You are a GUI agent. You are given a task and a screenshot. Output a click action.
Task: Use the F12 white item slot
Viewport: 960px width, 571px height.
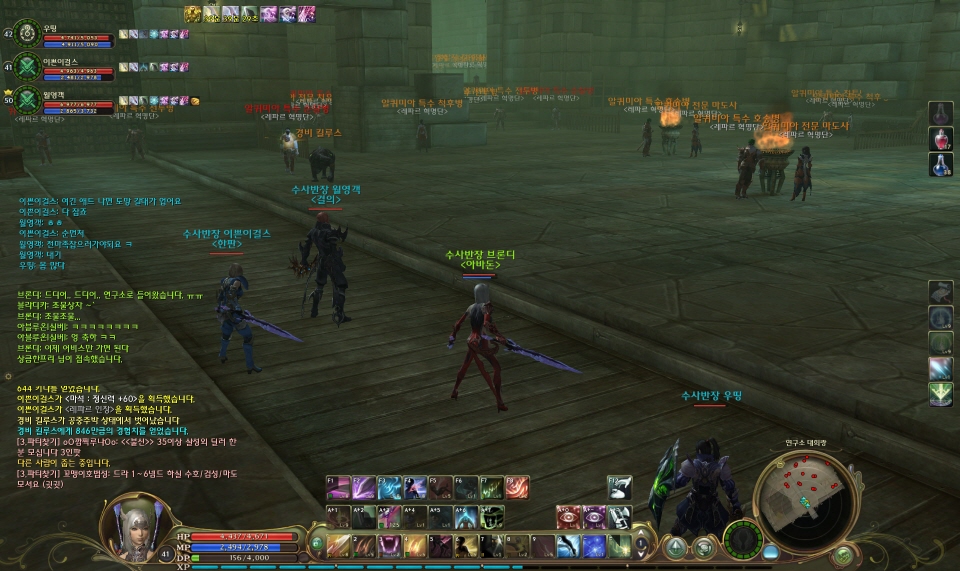[x=621, y=487]
